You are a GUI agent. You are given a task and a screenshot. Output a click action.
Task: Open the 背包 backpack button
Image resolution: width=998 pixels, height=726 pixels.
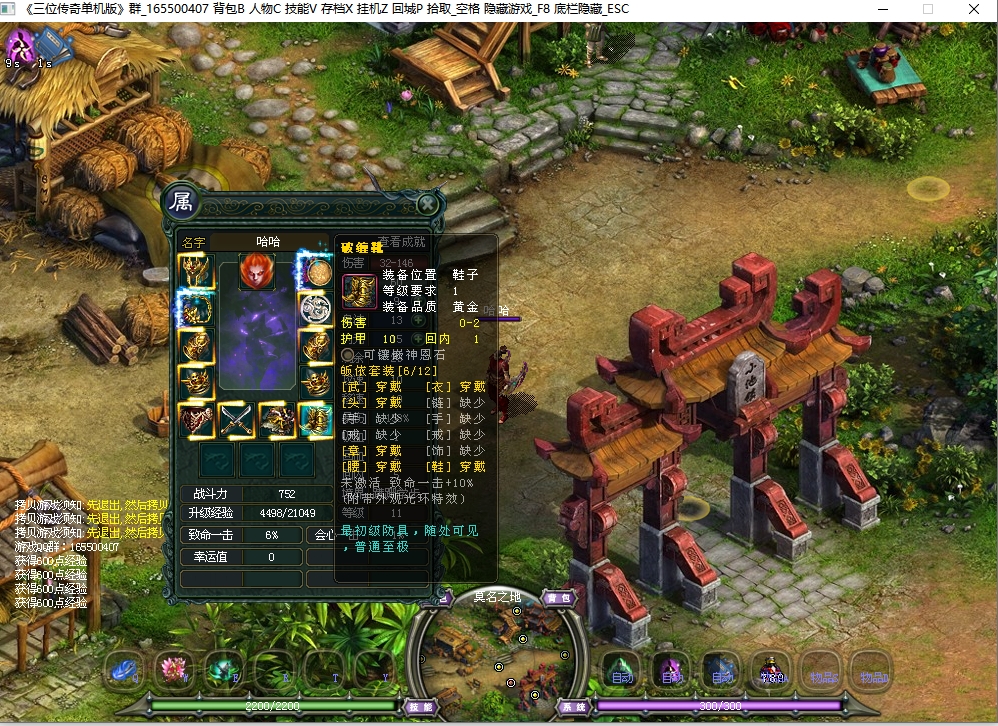tap(558, 598)
